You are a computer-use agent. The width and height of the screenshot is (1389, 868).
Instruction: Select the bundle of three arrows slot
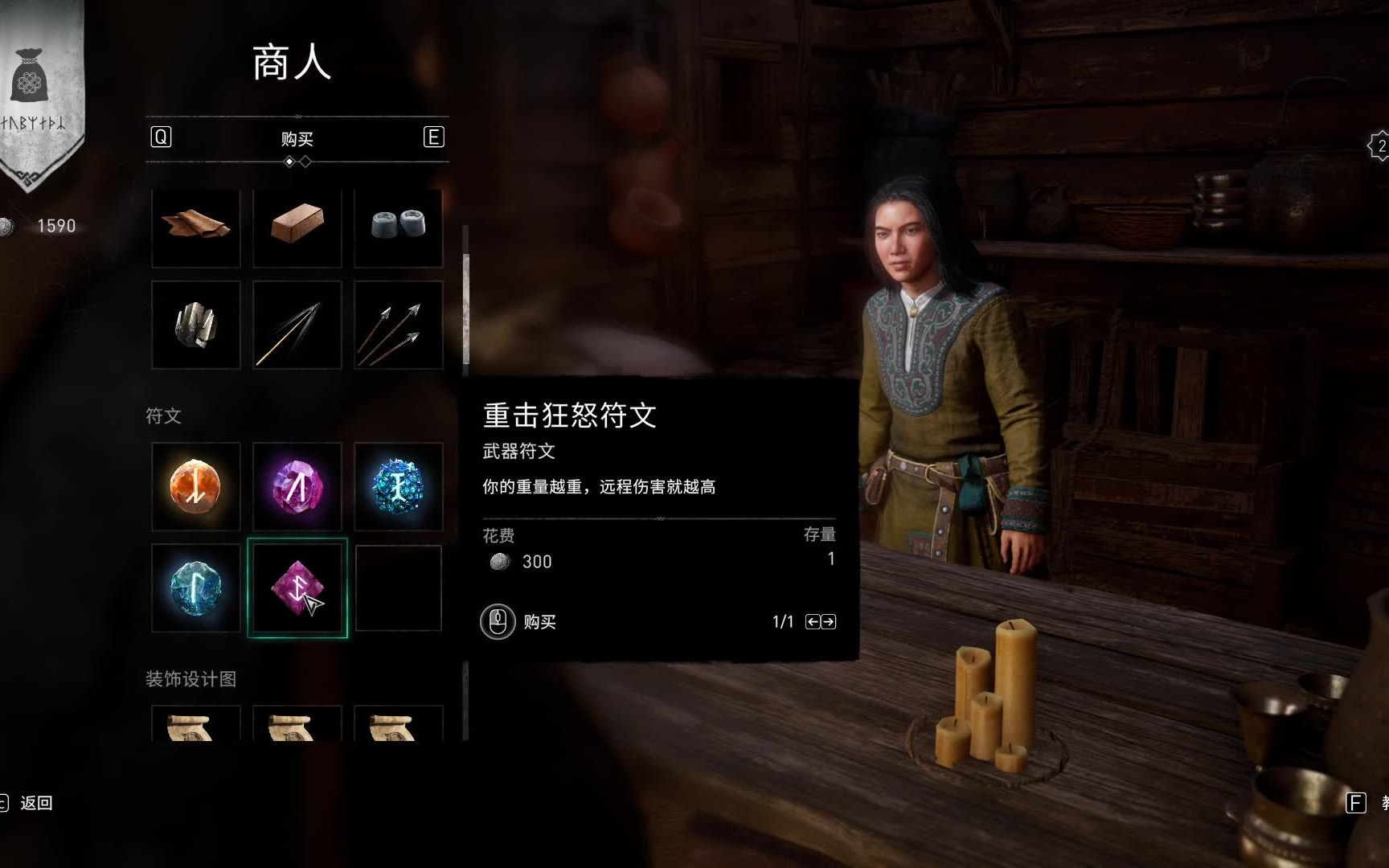[x=399, y=325]
